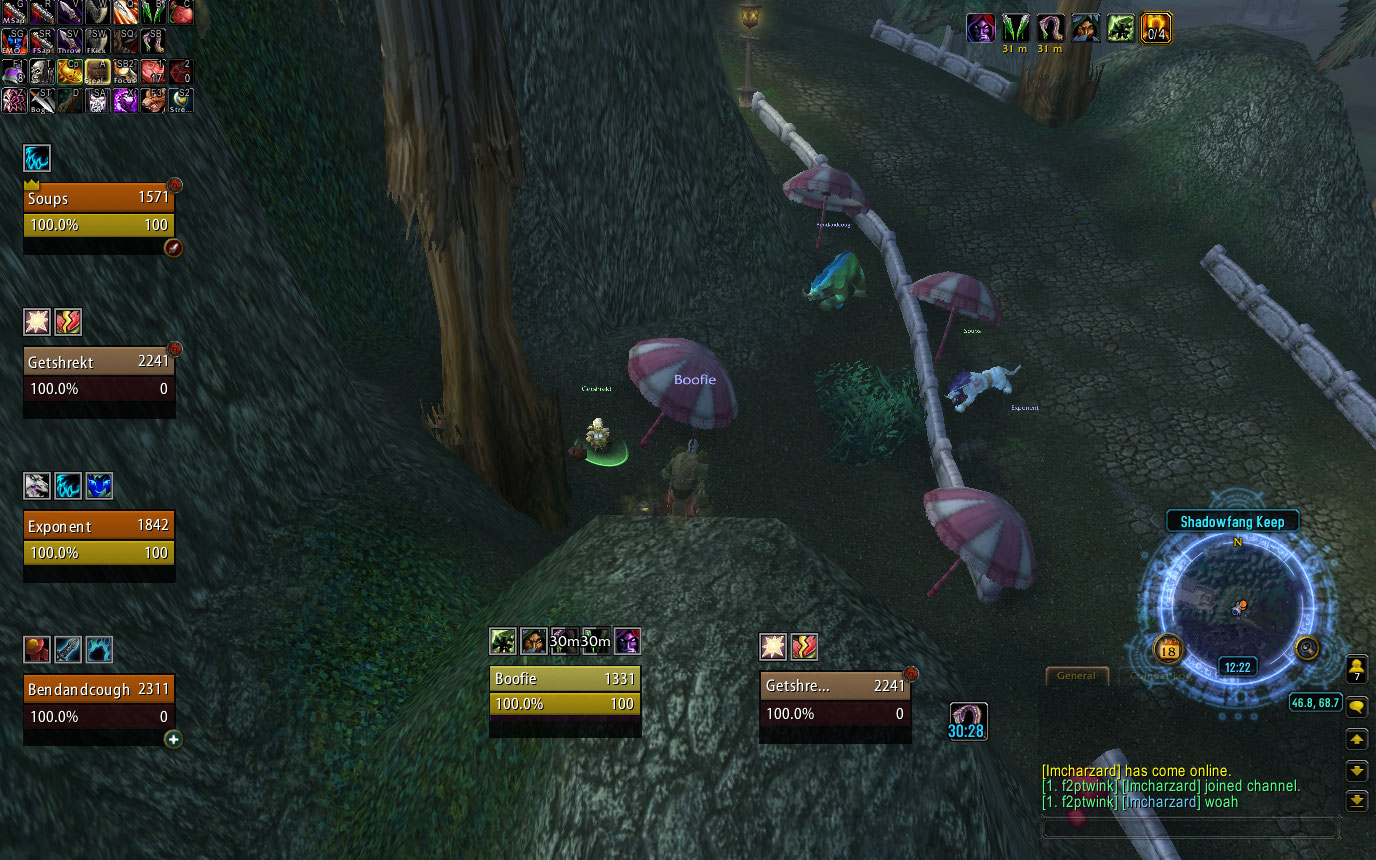Screen dimensions: 1376x860
Task: Open the social friends list button
Action: [1357, 670]
